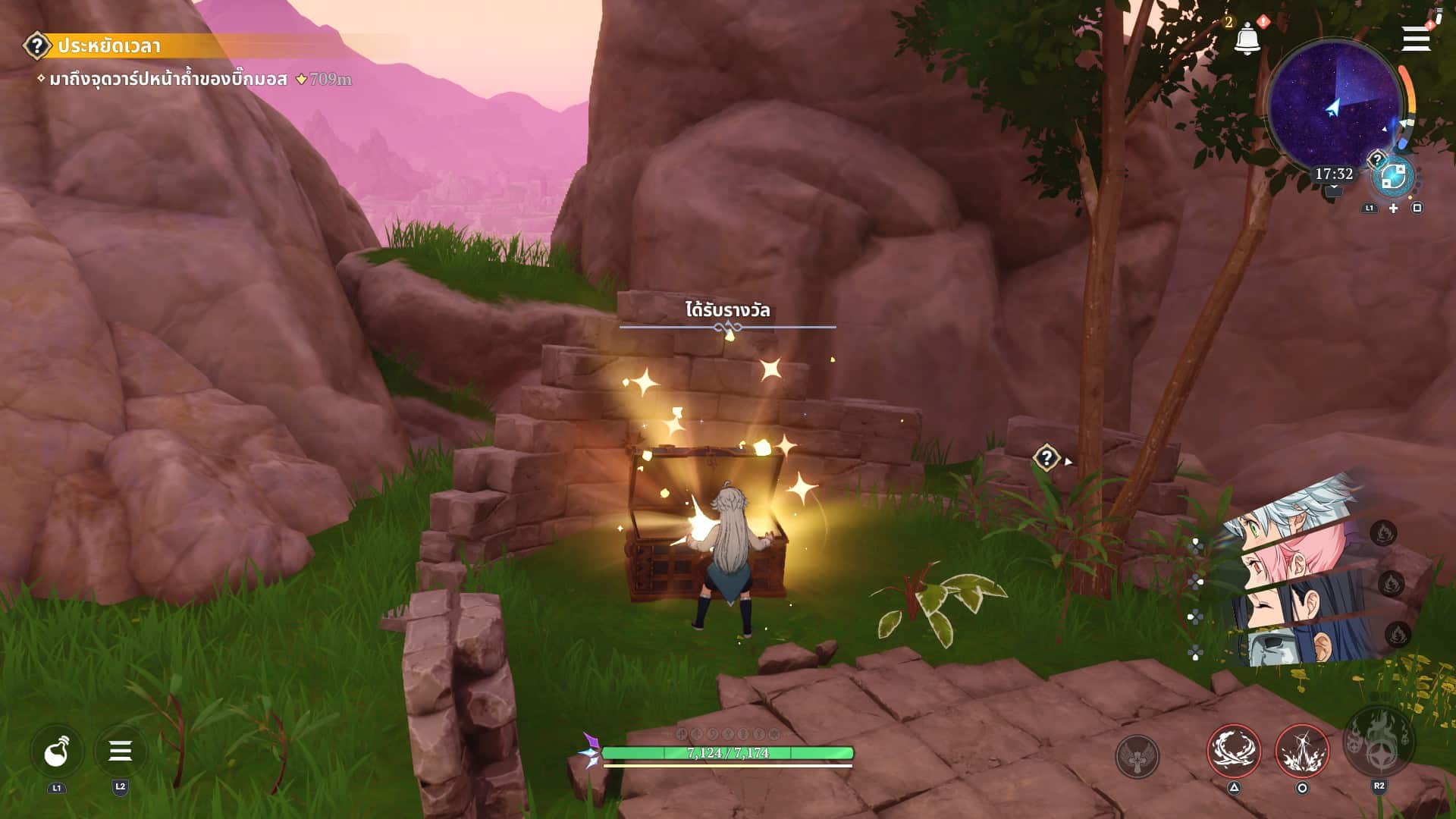Image resolution: width=1456 pixels, height=819 pixels.
Task: Open the three-line main menu
Action: (1415, 38)
